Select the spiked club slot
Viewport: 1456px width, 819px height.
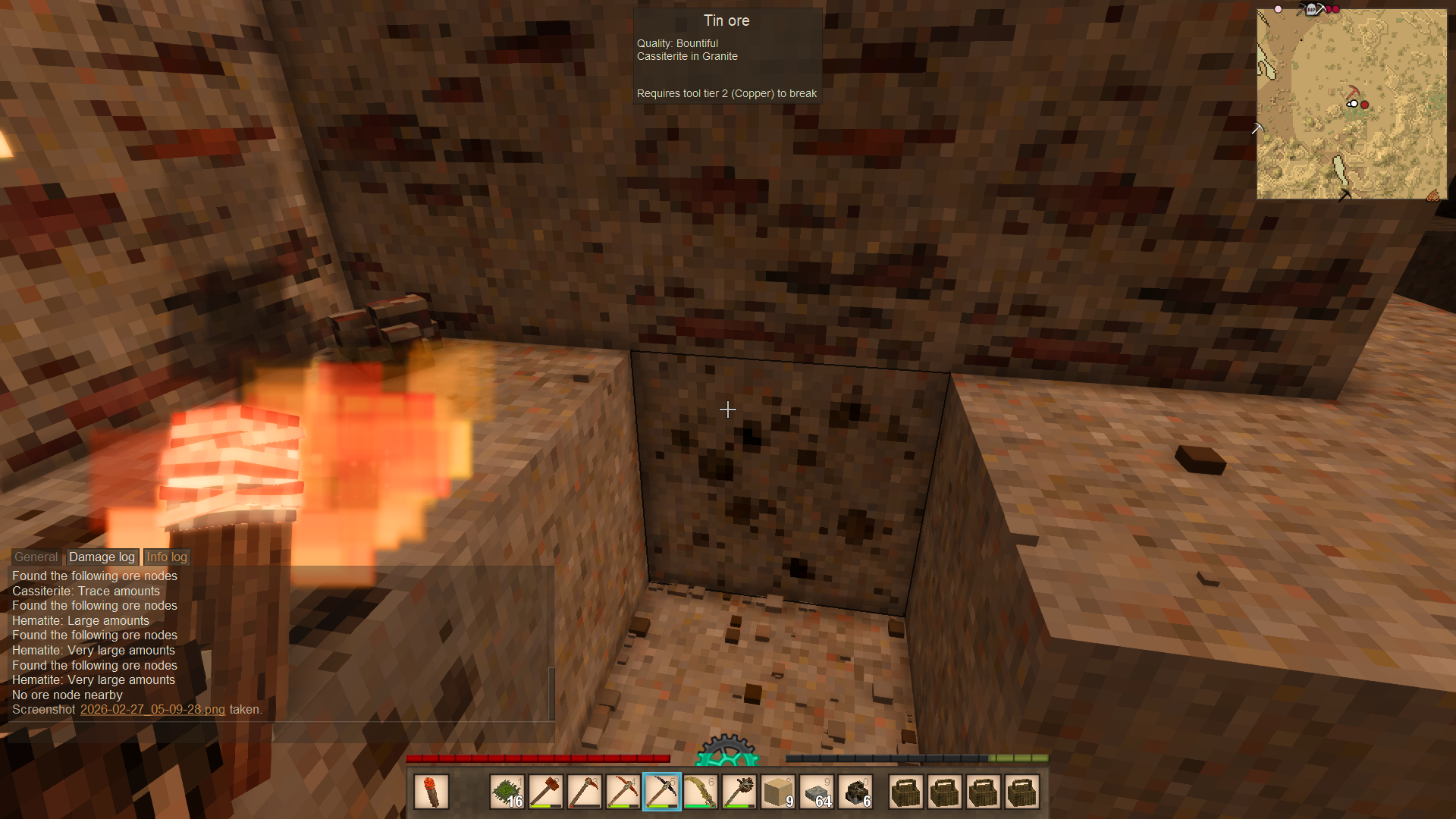click(739, 792)
